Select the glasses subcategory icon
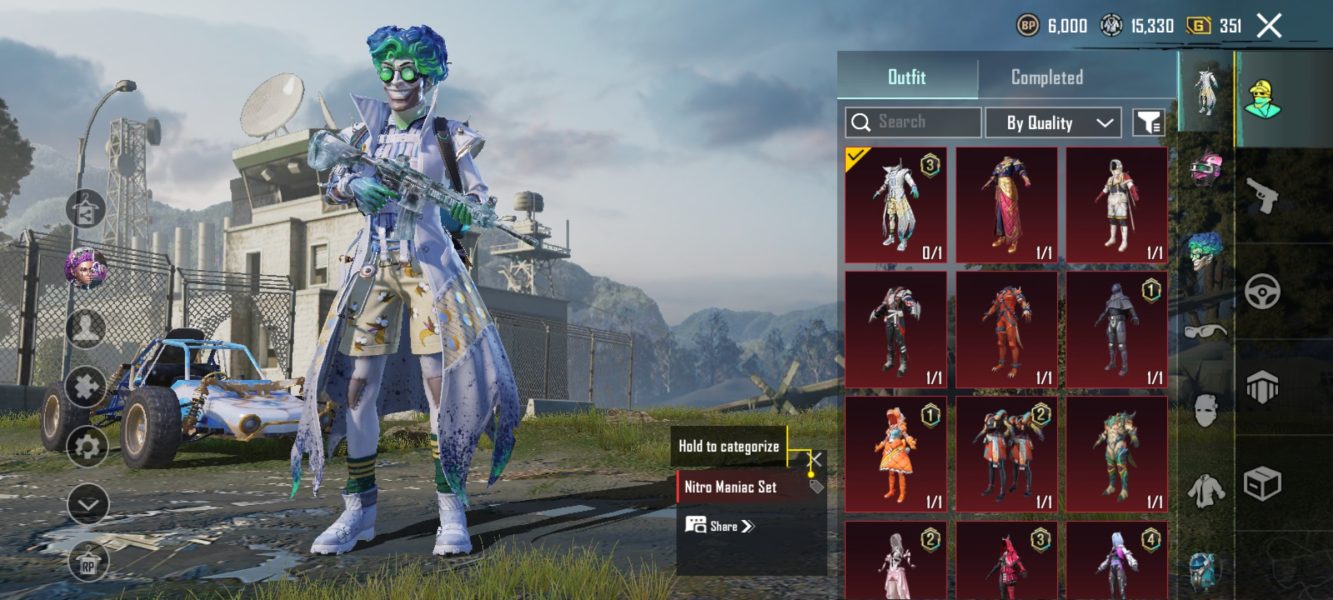 1206,331
